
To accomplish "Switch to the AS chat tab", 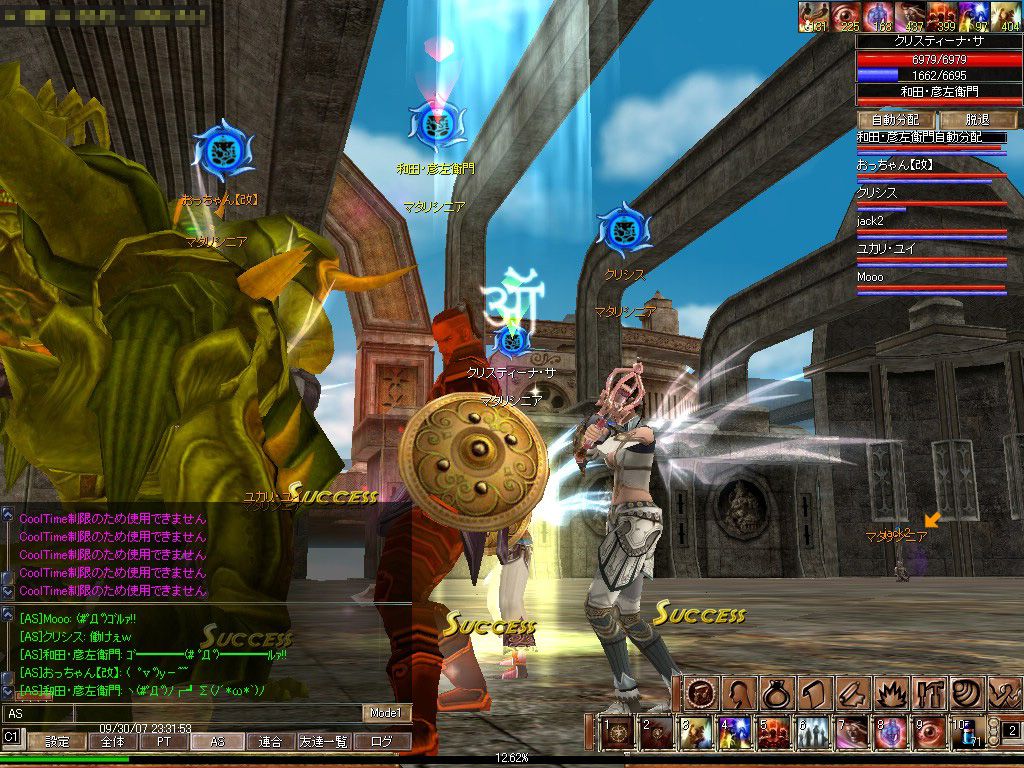I will pos(217,742).
